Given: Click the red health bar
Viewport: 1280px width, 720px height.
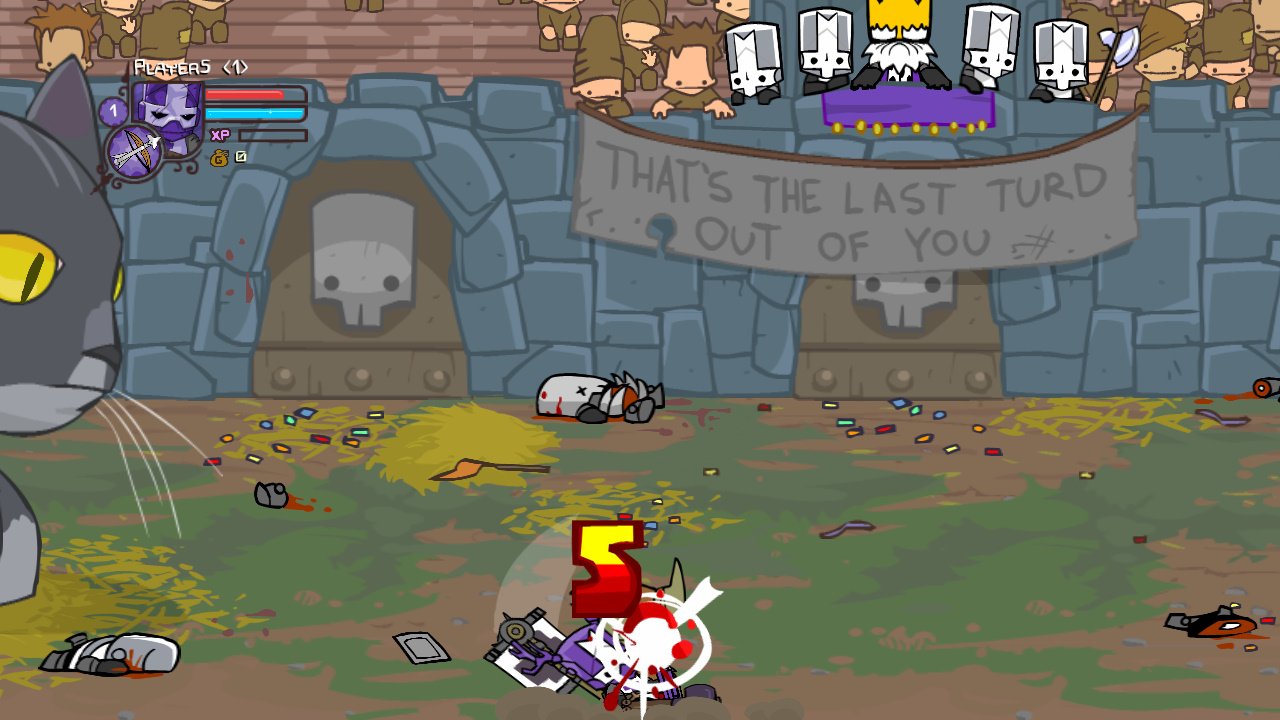Looking at the screenshot, I should [x=244, y=94].
